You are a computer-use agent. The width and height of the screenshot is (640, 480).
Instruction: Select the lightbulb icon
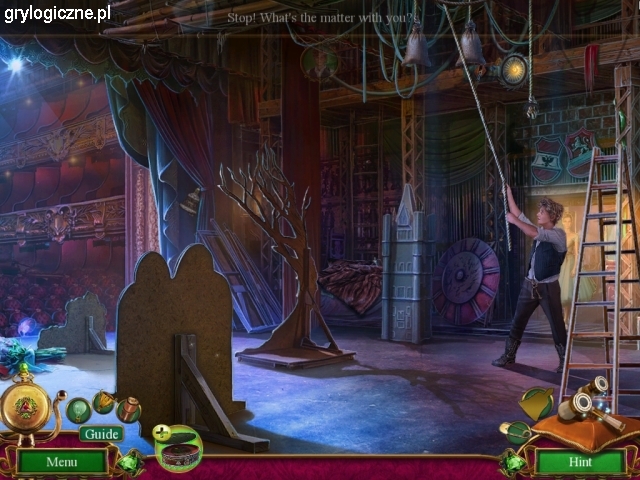pyautogui.click(x=78, y=409)
